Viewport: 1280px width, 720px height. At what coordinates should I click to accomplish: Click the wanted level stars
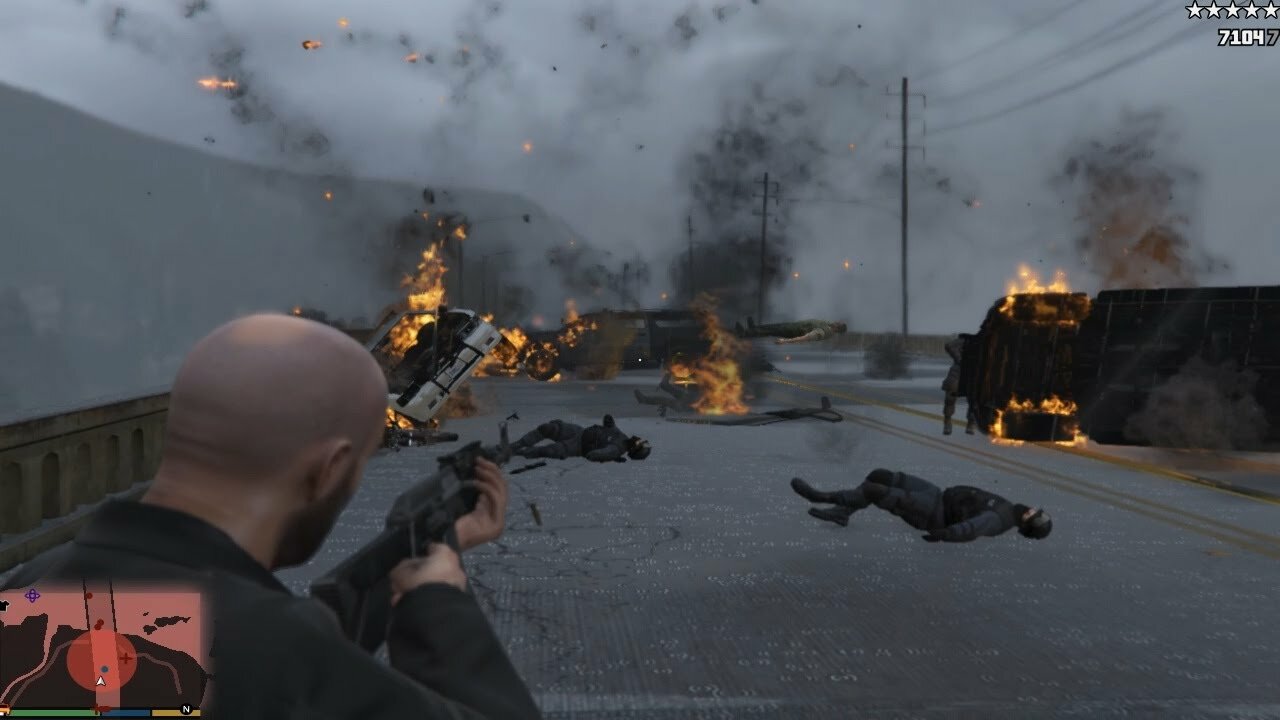click(x=1231, y=11)
